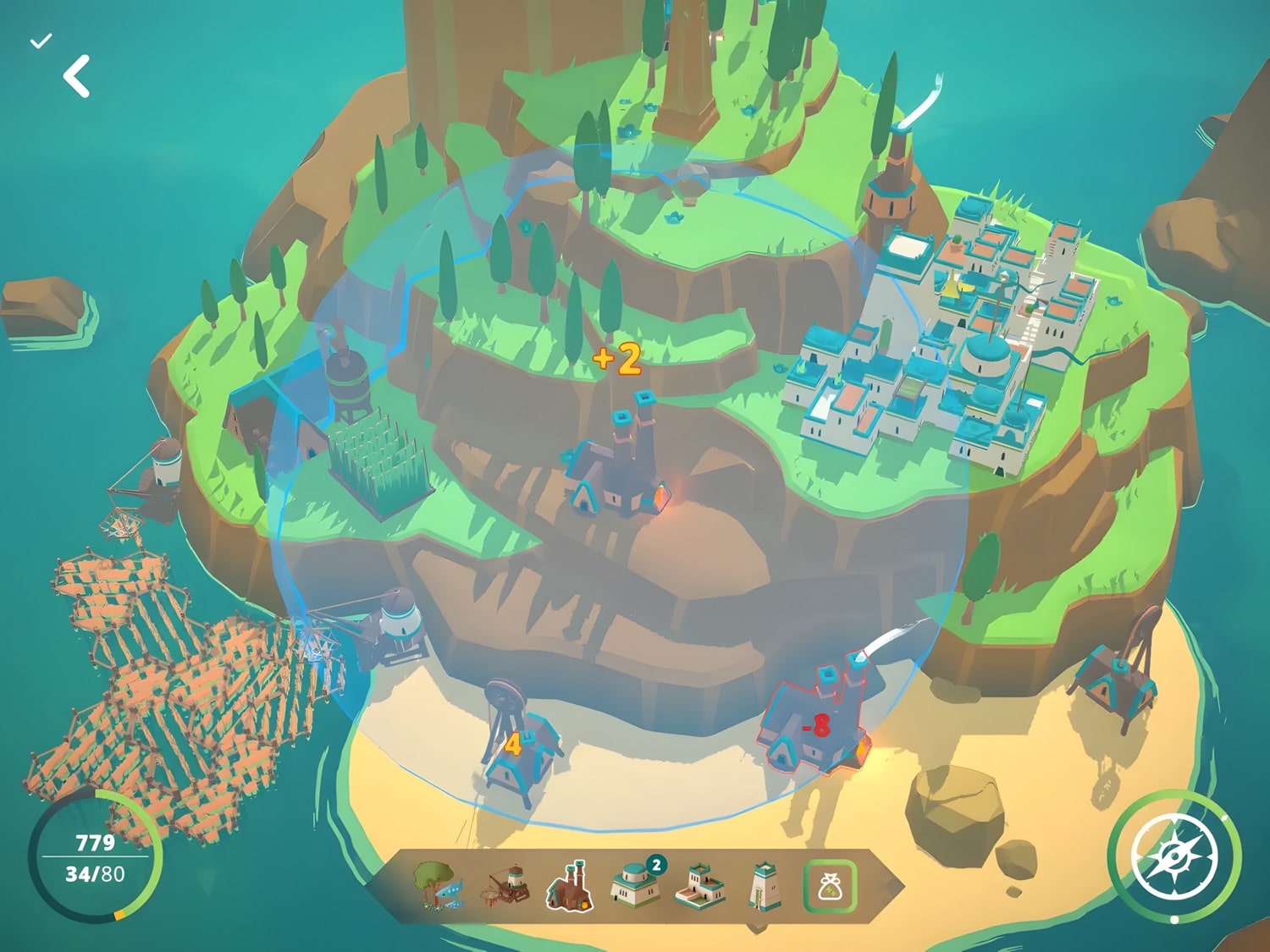1270x952 pixels.
Task: Go back with the left arrow button
Action: [x=77, y=77]
